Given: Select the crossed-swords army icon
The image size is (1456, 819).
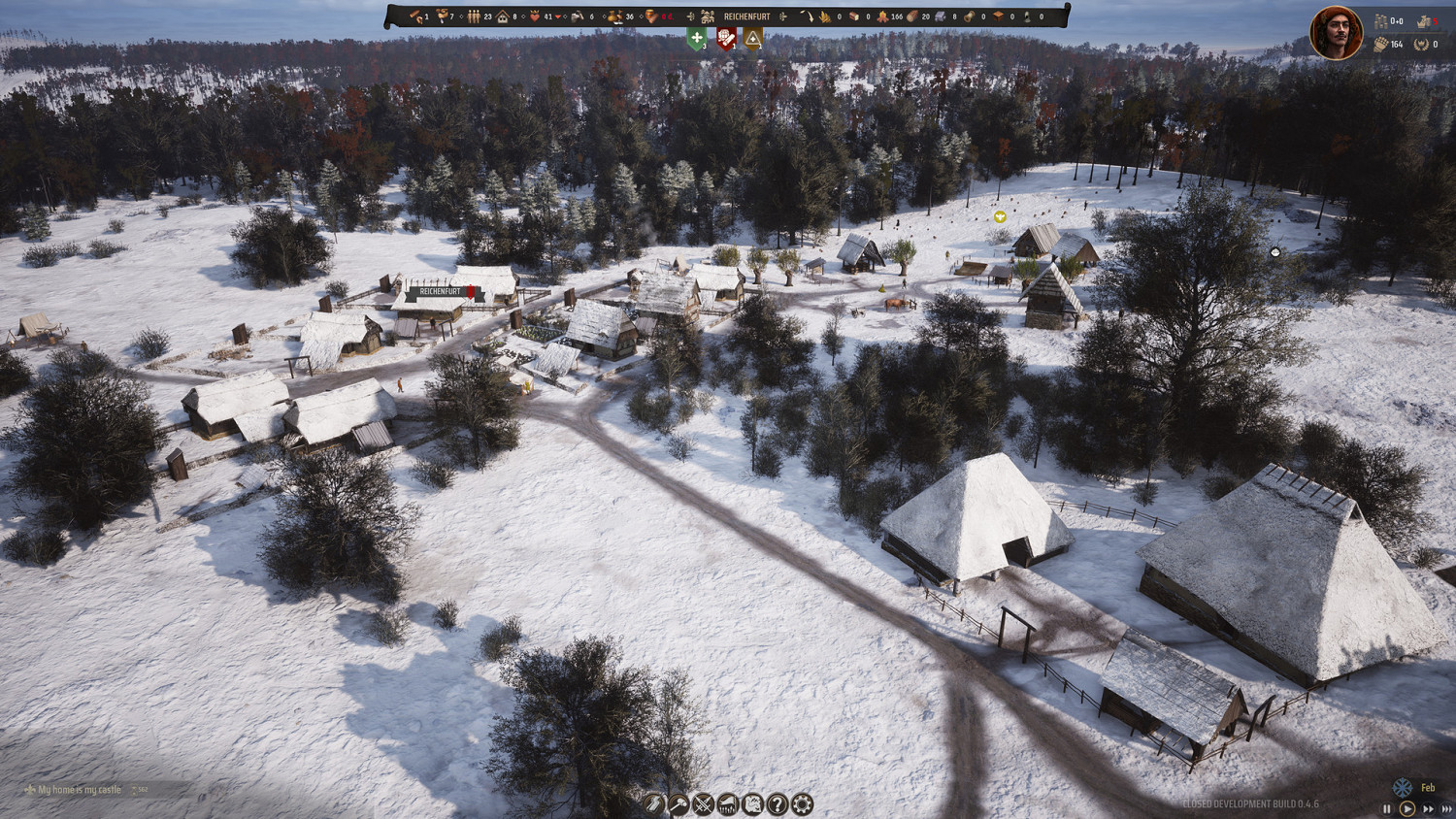Looking at the screenshot, I should pyautogui.click(x=702, y=803).
